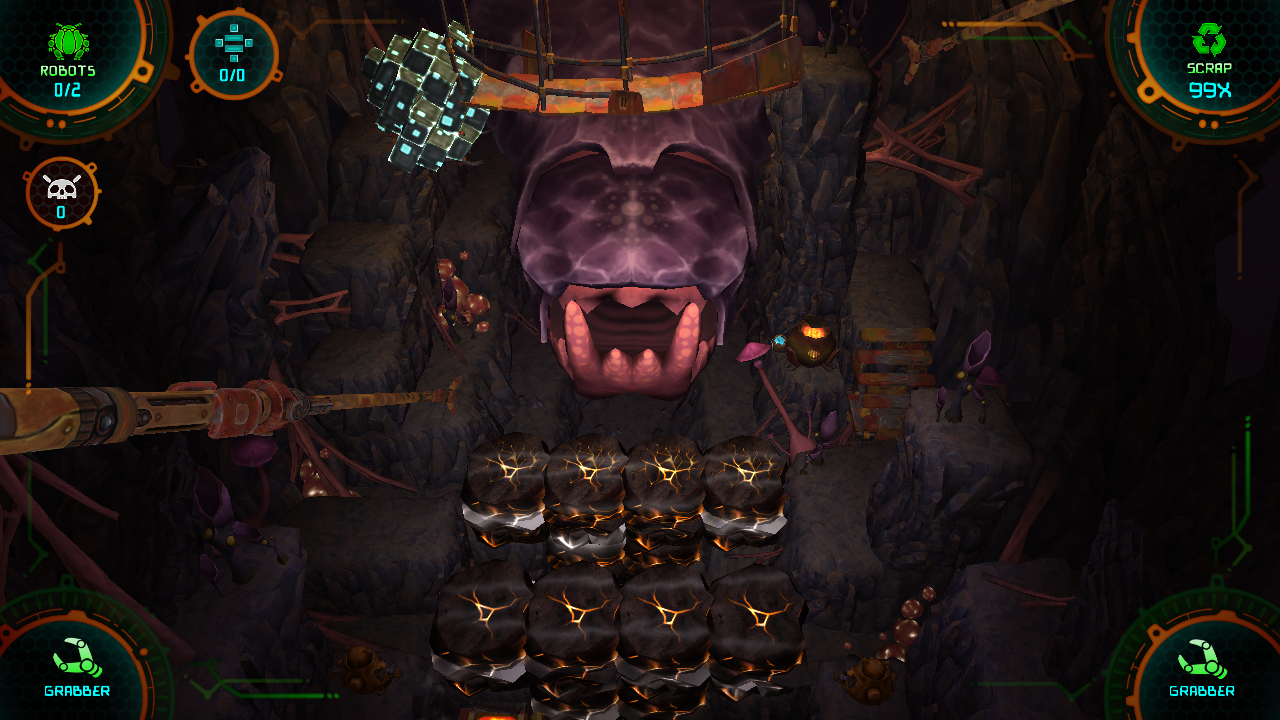The height and width of the screenshot is (720, 1280).
Task: Click the green Robots icon
Action: pos(68,42)
